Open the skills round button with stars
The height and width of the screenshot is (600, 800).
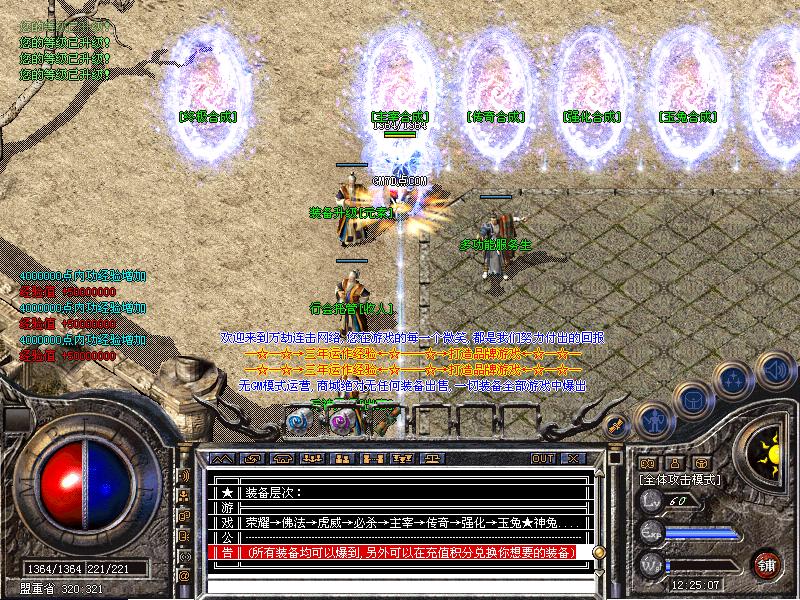[x=733, y=380]
